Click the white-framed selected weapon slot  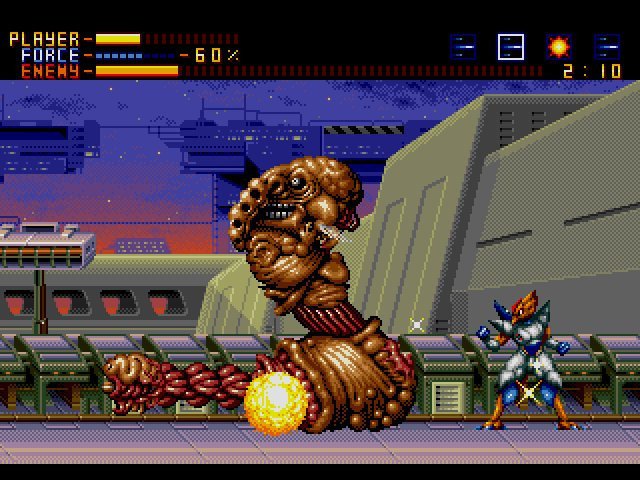pos(511,46)
